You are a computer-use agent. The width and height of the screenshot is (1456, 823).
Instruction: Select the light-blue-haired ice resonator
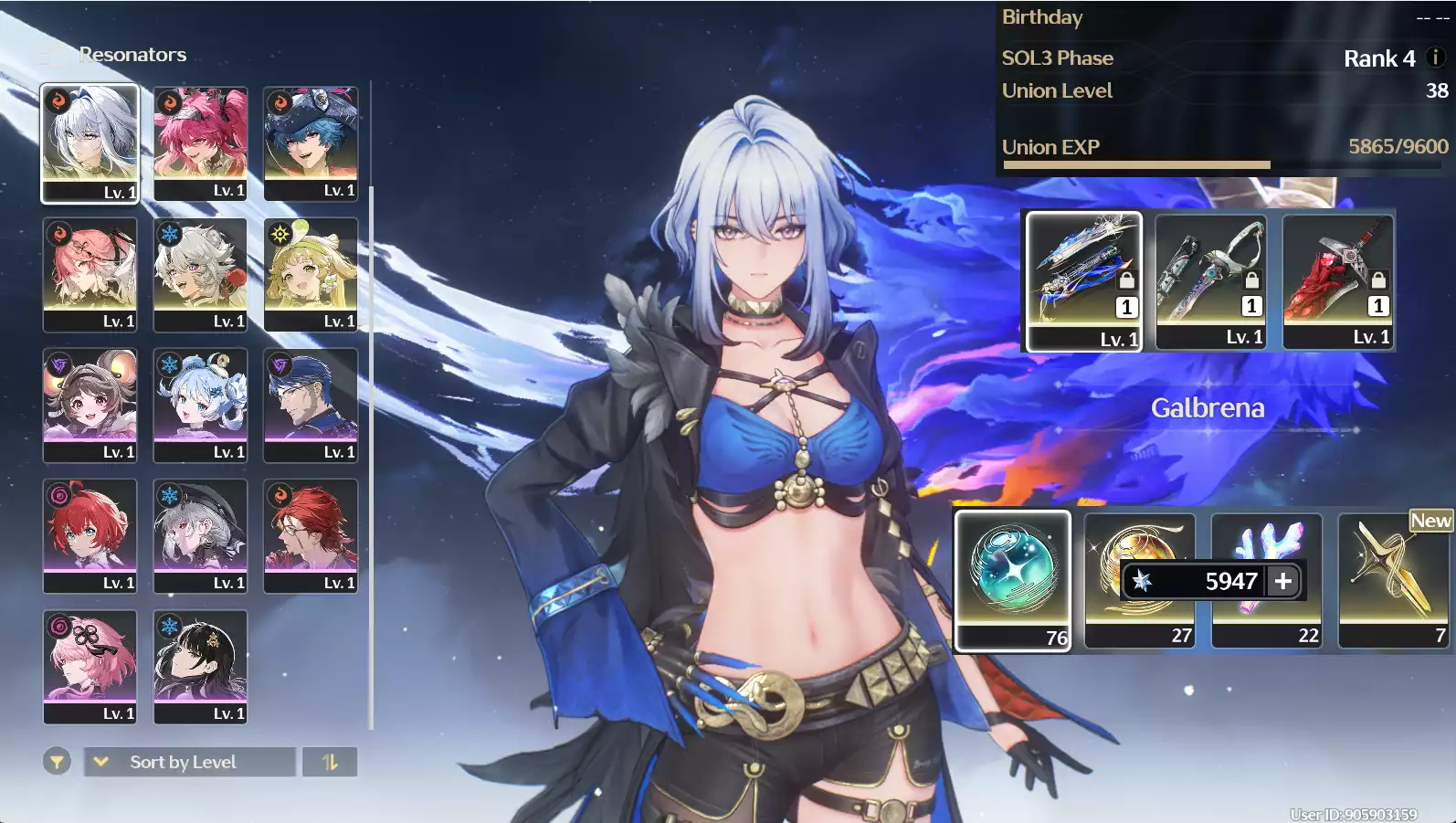[x=200, y=404]
